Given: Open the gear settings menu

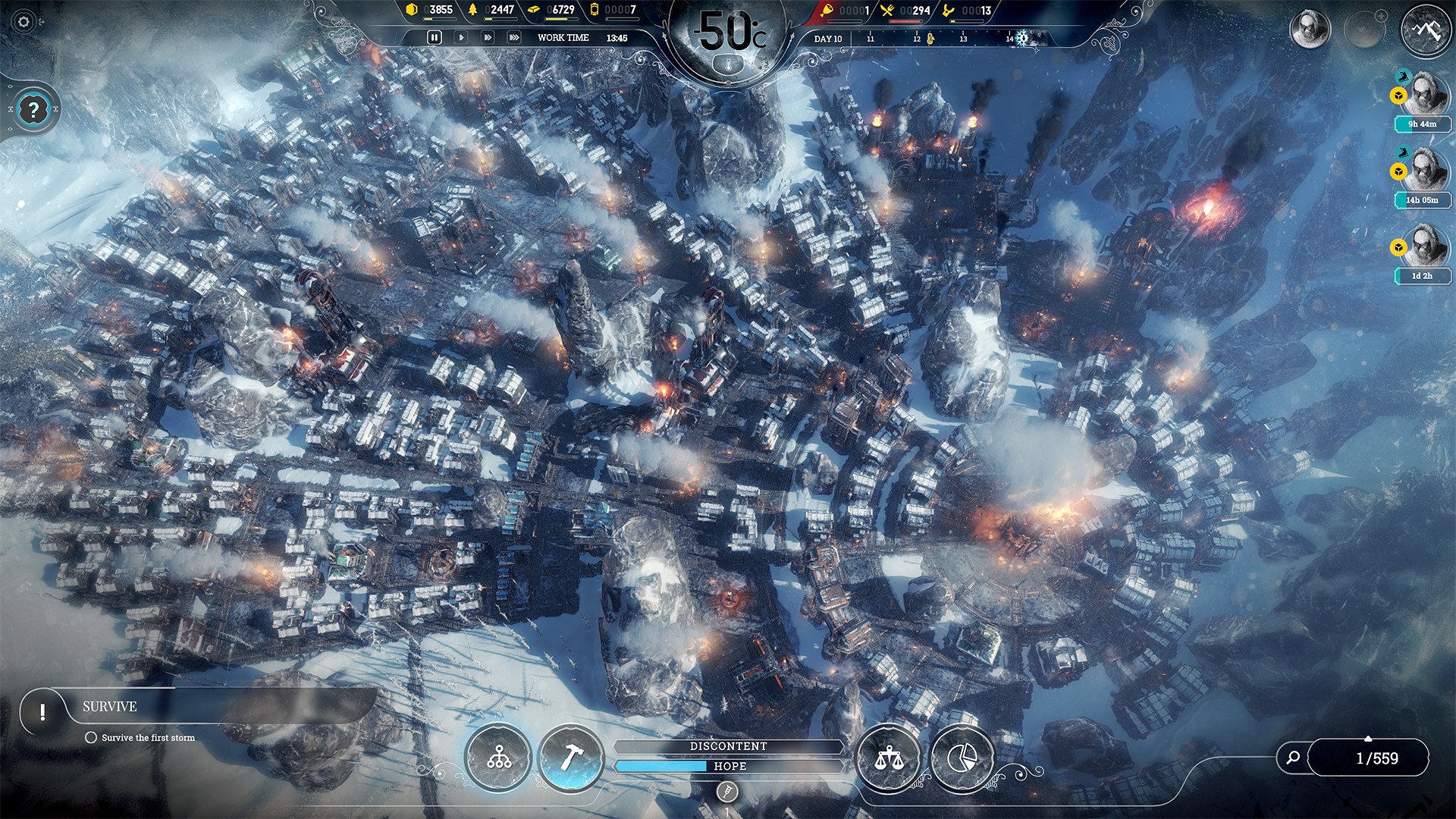Looking at the screenshot, I should (24, 22).
